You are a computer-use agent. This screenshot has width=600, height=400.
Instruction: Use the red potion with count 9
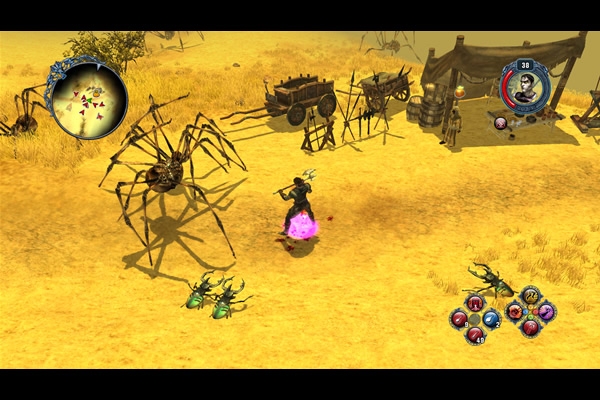point(459,319)
